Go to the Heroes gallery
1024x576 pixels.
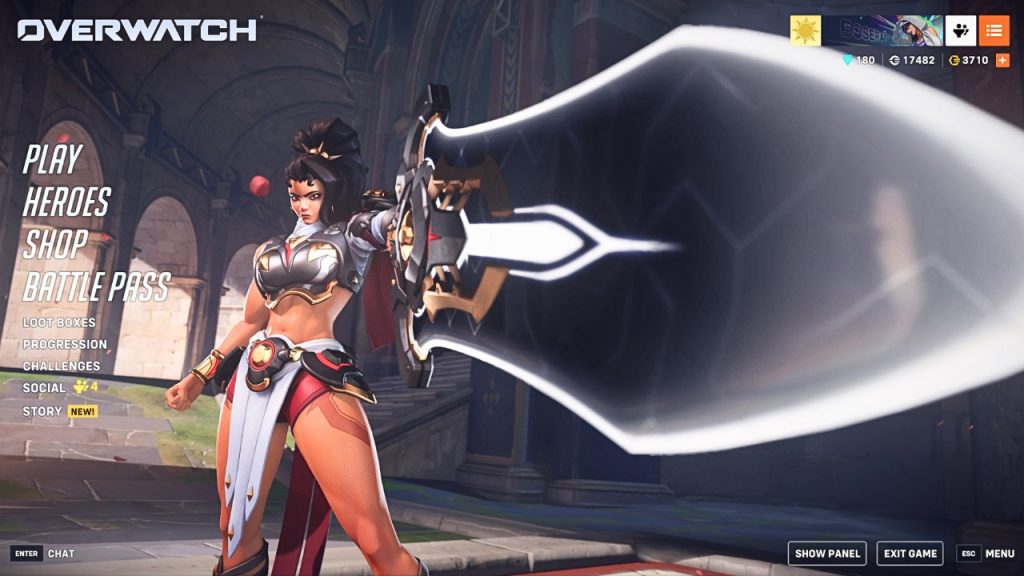[x=66, y=201]
